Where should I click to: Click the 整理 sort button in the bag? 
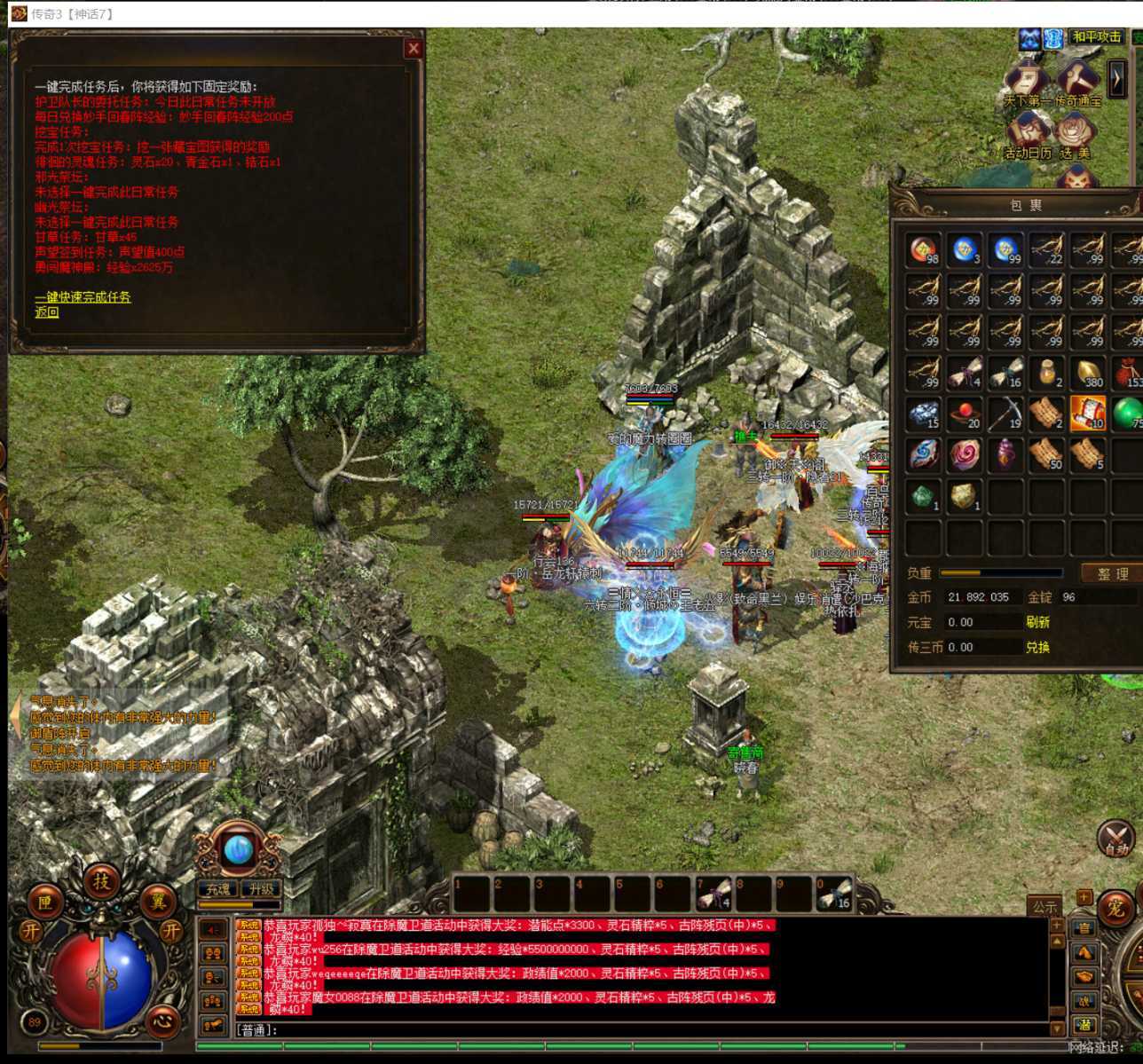(1111, 574)
